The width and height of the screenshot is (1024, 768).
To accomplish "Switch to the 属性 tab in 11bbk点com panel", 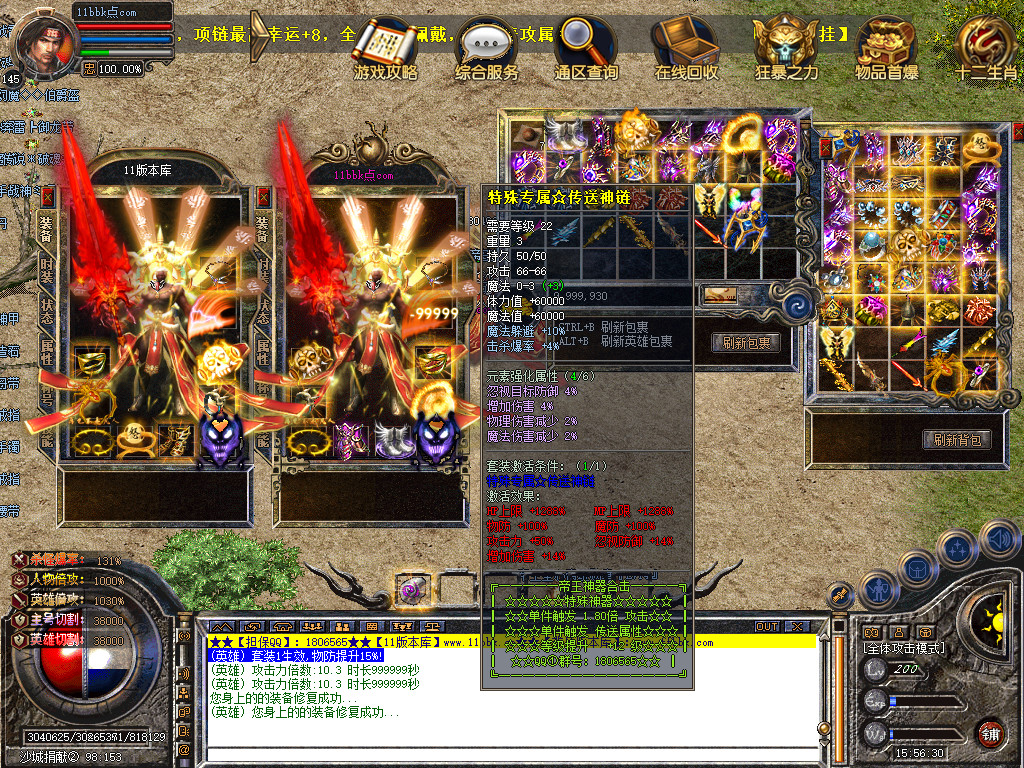I will pos(264,352).
